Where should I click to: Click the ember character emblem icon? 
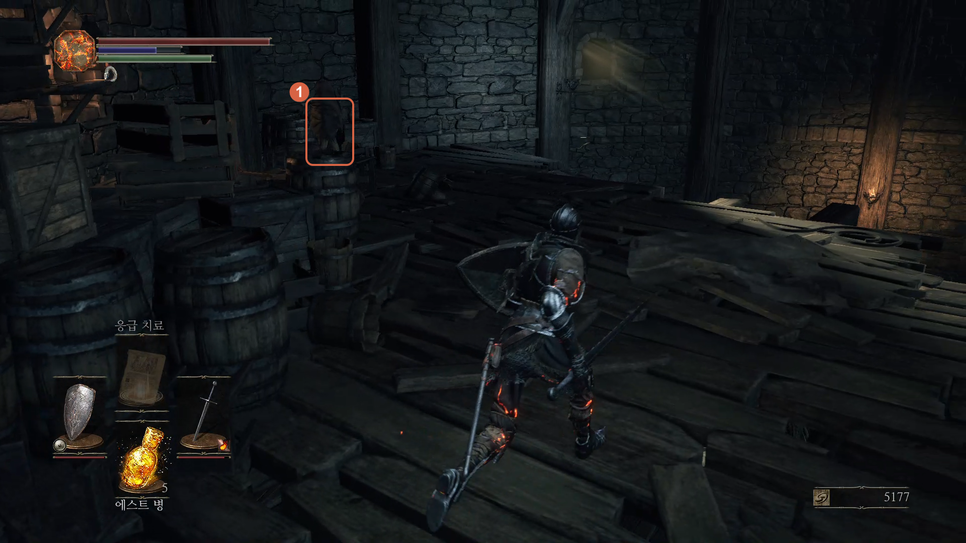point(73,50)
